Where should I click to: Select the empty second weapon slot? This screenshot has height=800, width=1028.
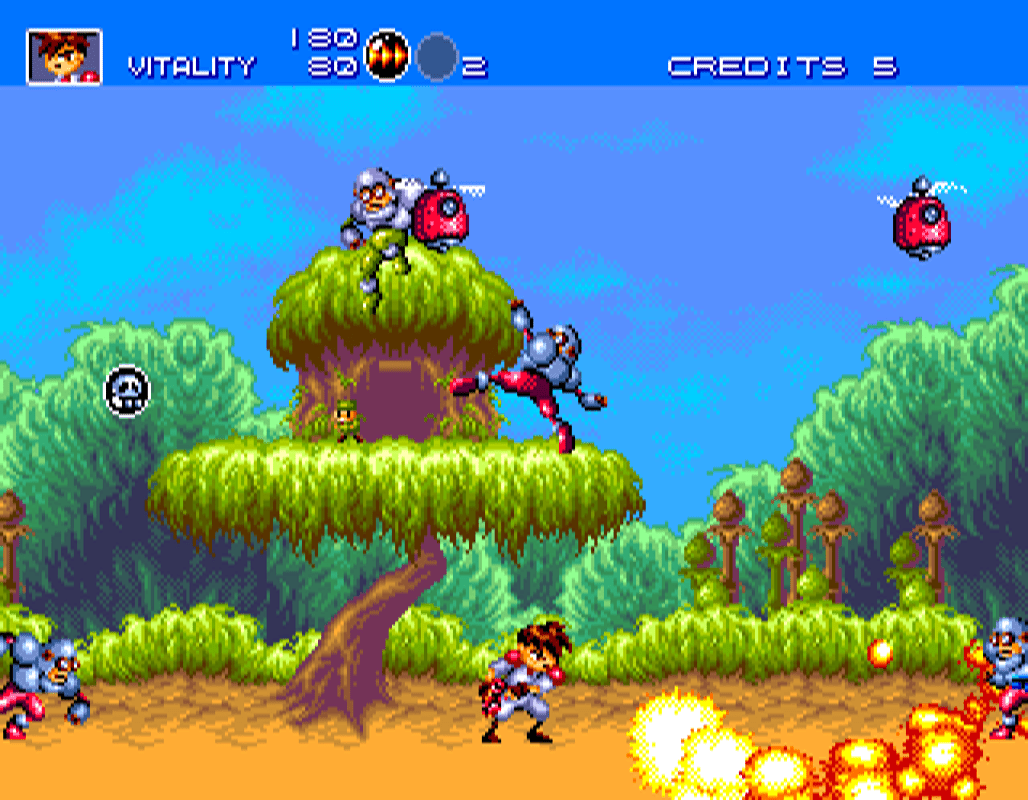[437, 56]
